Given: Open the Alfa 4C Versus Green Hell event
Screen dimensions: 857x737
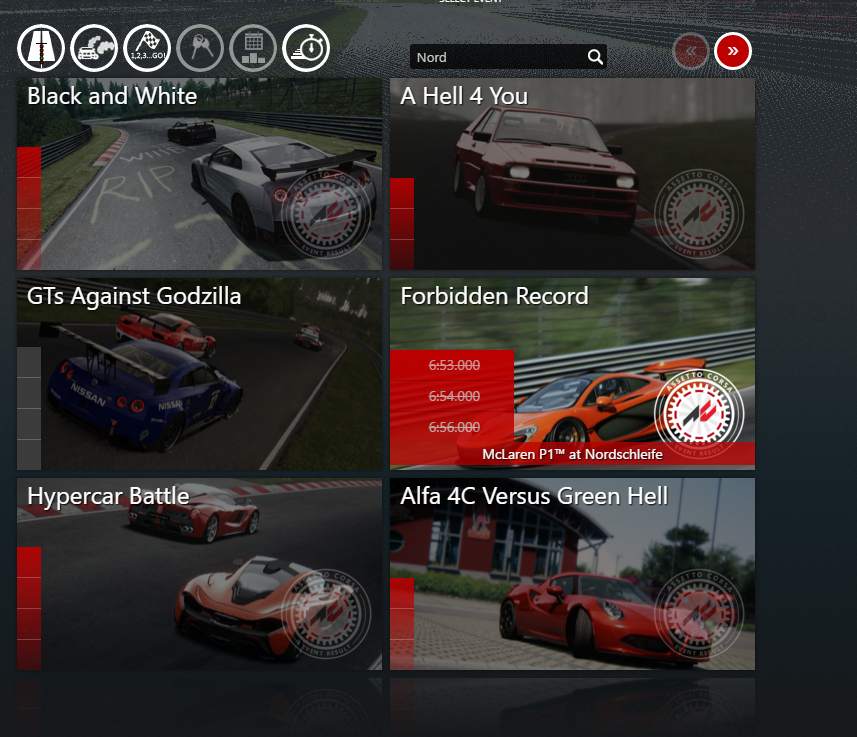Looking at the screenshot, I should (572, 574).
